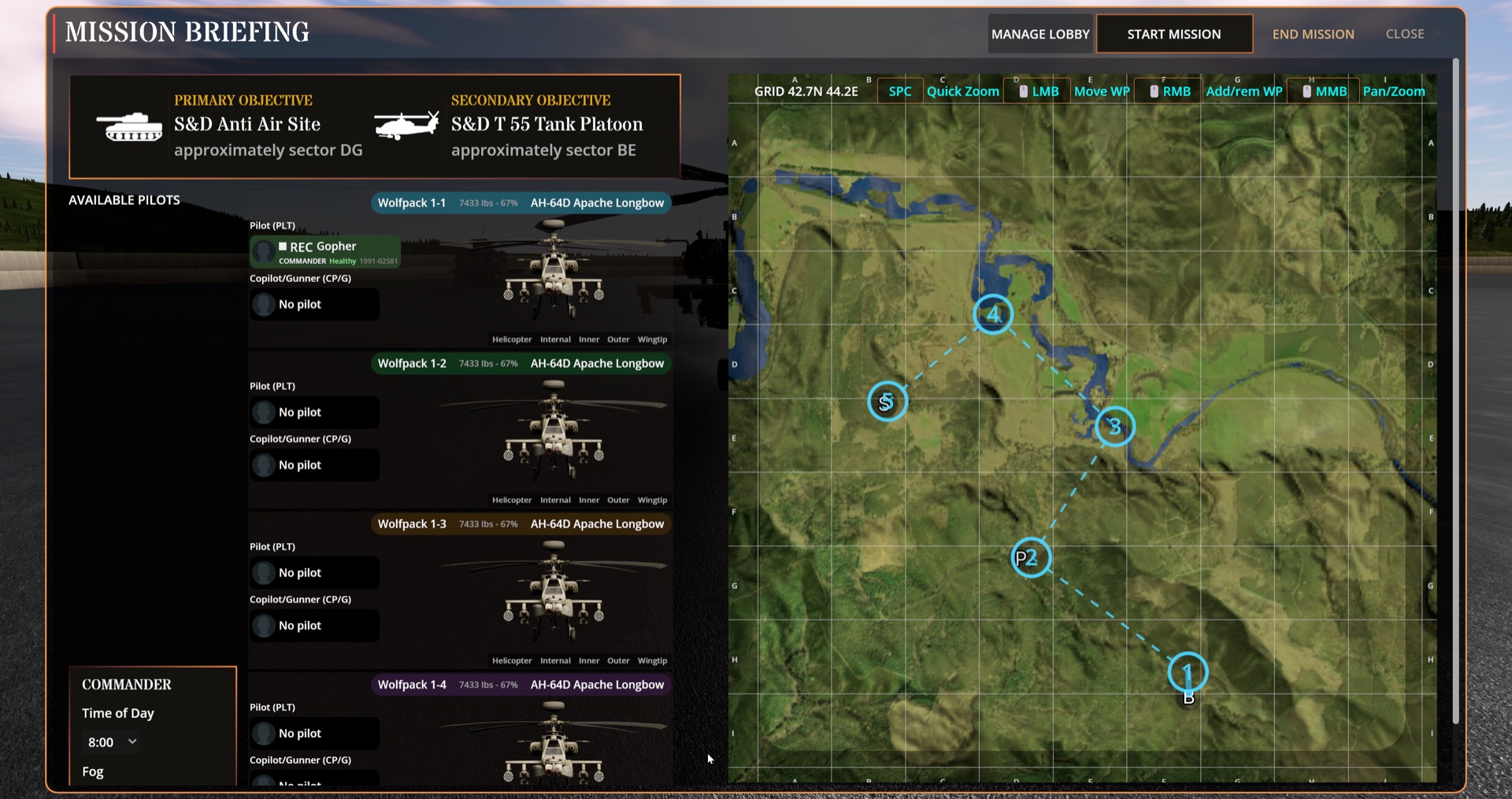Click waypoint 1 near the base marker
Viewport: 1512px width, 799px height.
[x=1188, y=672]
